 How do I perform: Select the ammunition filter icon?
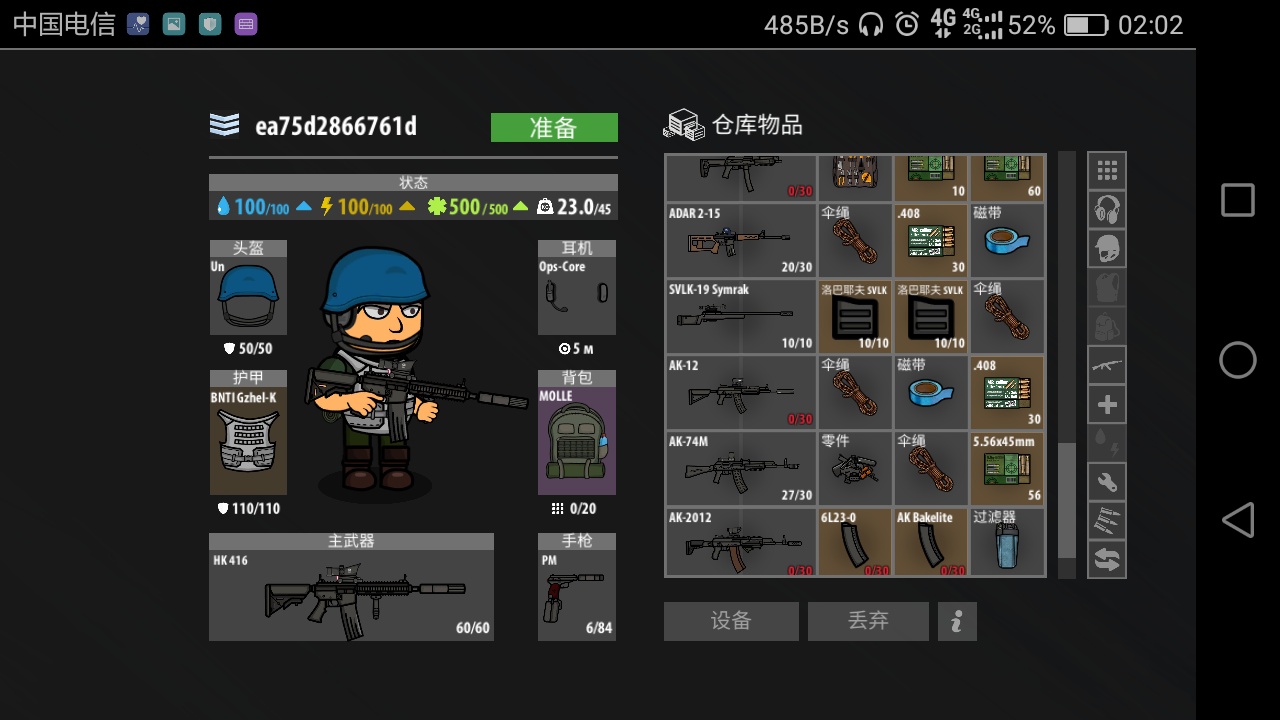click(x=1107, y=520)
